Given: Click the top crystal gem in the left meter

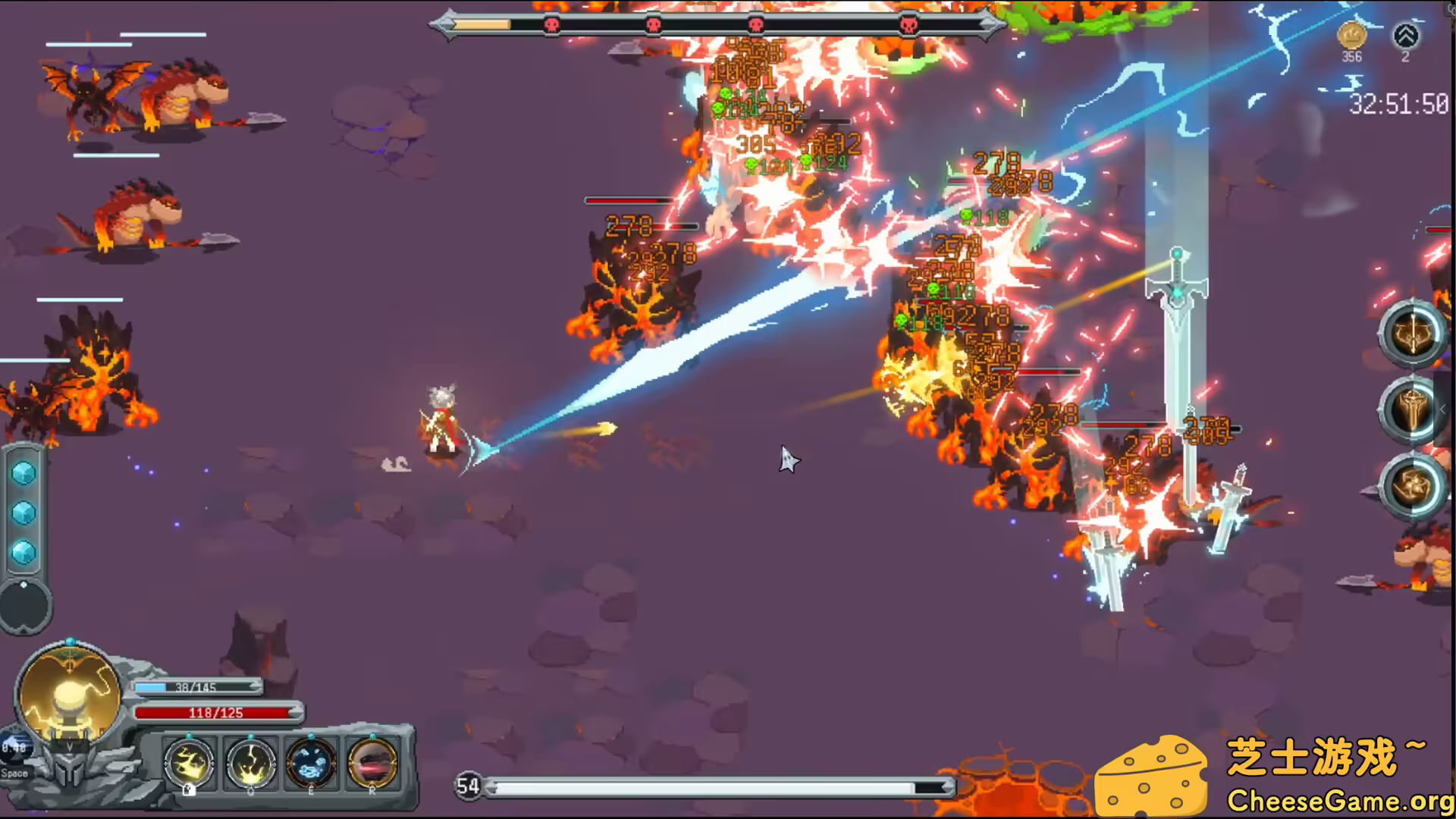Looking at the screenshot, I should 24,472.
